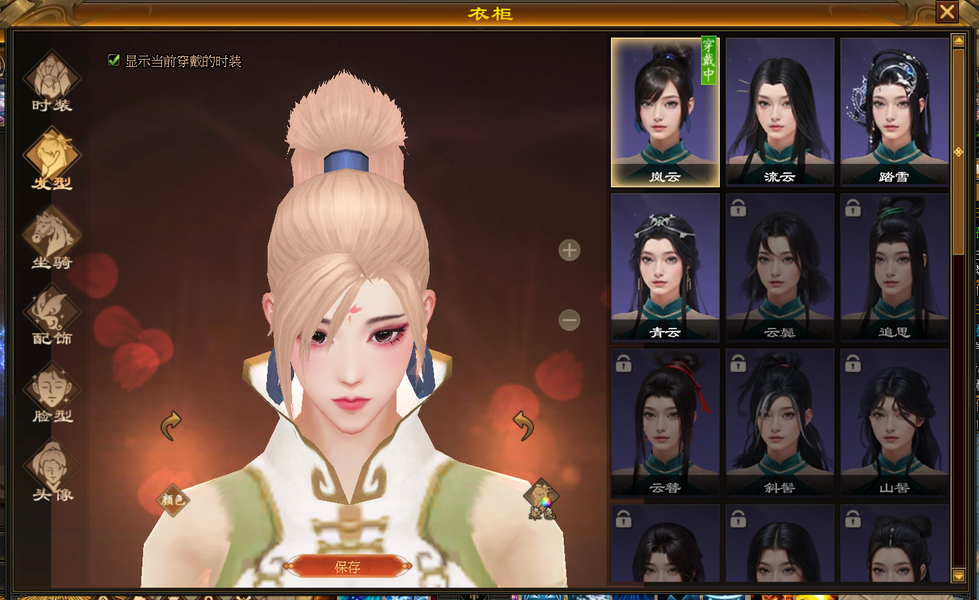Pick the 踏雪 hairstyle with ornament
The height and width of the screenshot is (600, 979).
894,112
